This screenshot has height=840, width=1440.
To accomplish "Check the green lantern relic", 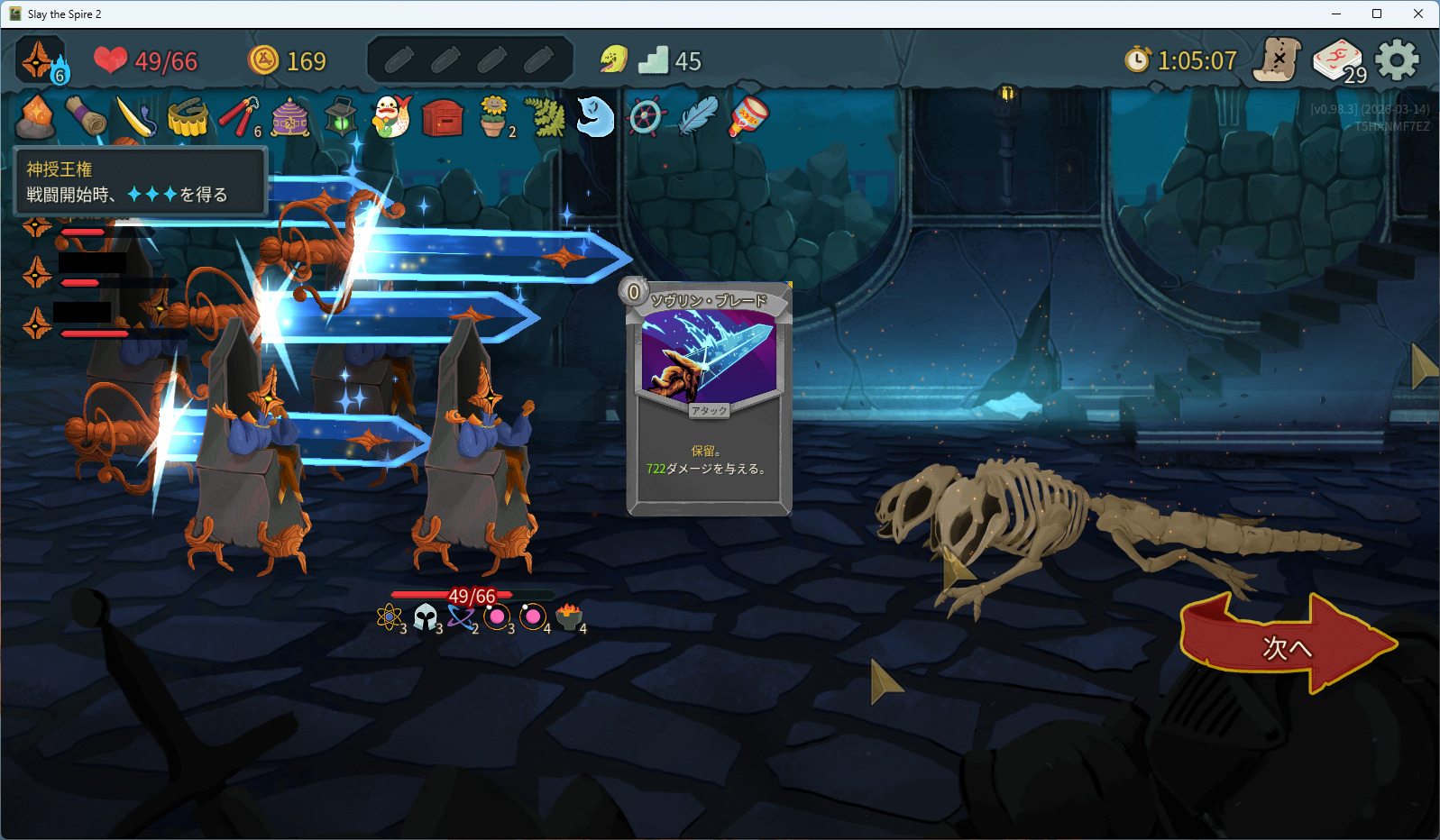I will click(341, 117).
